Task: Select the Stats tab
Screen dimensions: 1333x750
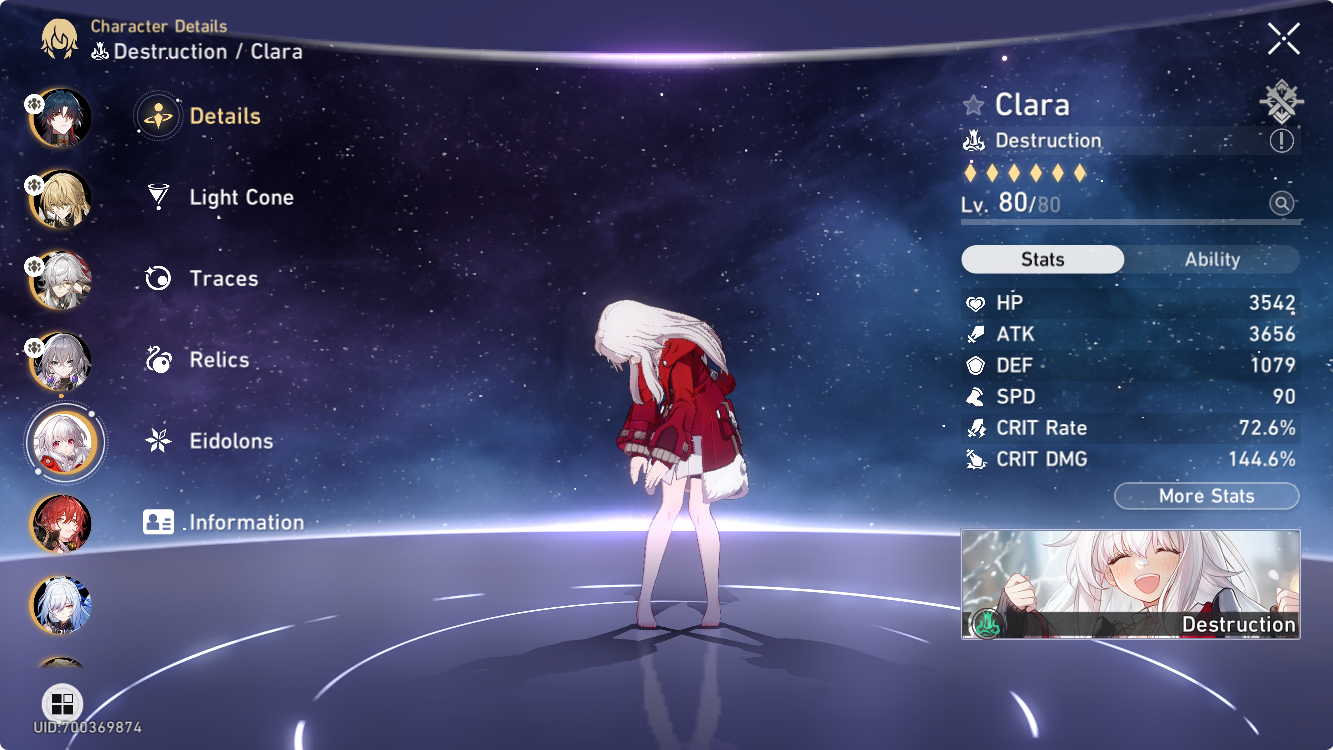Action: tap(1042, 259)
